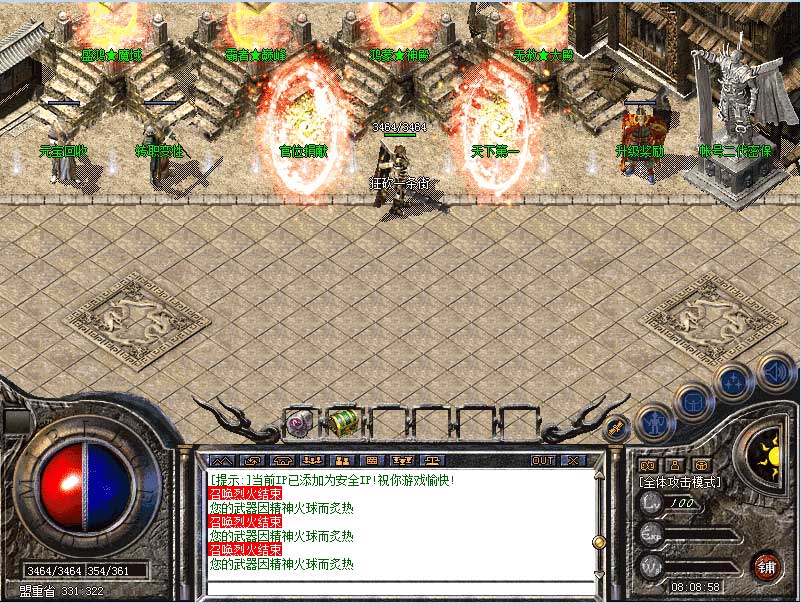Use the pink scroll item in the belt
The height and width of the screenshot is (603, 801).
(299, 422)
